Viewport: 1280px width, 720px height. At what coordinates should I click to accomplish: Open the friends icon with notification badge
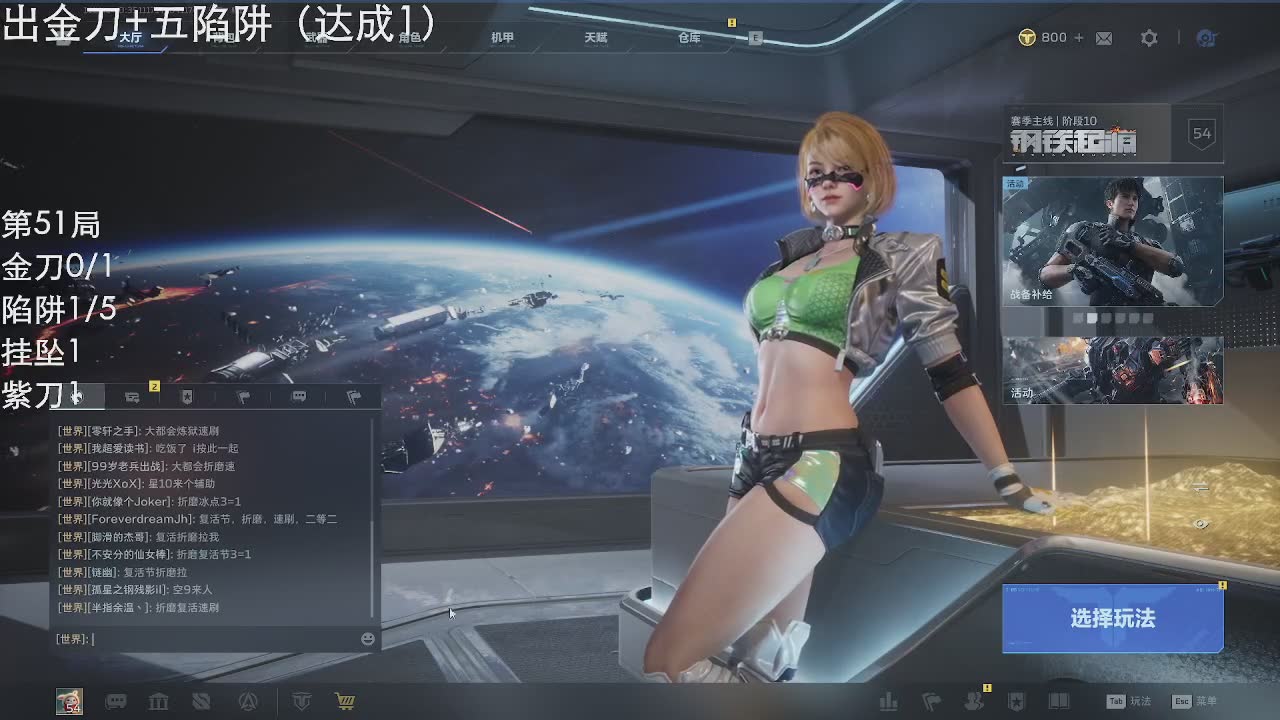point(973,702)
